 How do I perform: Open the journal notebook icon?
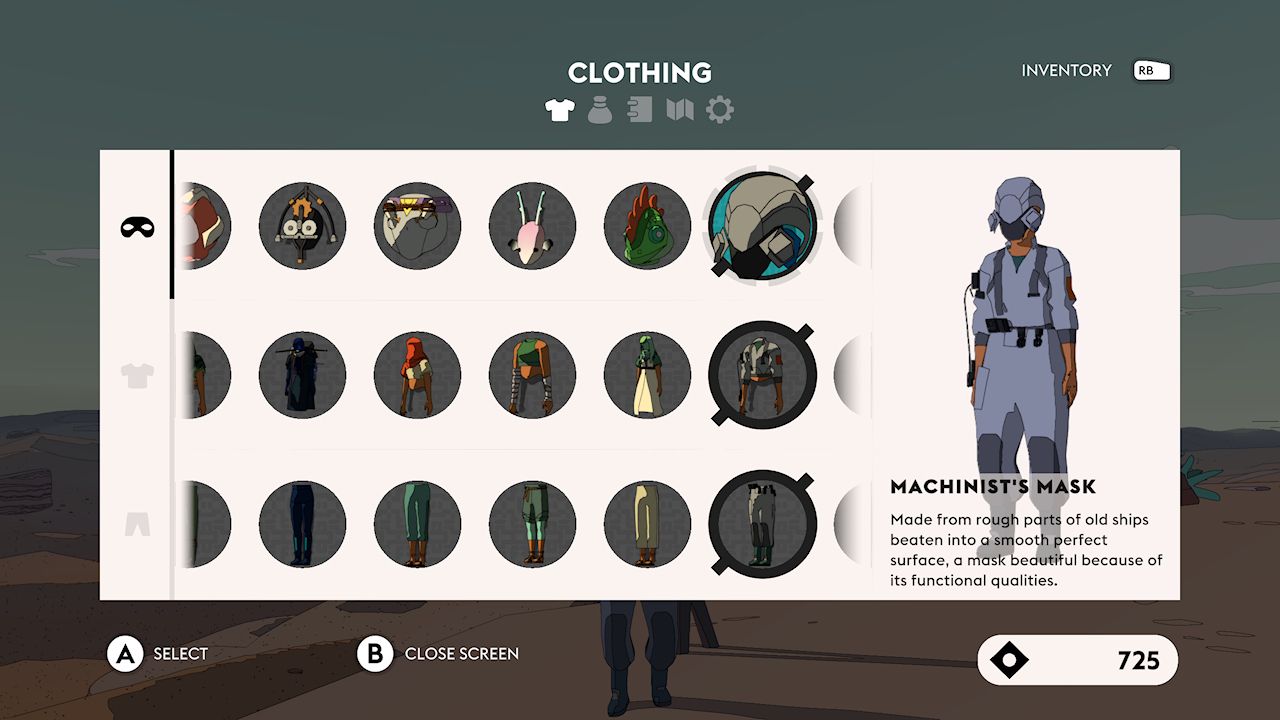pyautogui.click(x=638, y=109)
